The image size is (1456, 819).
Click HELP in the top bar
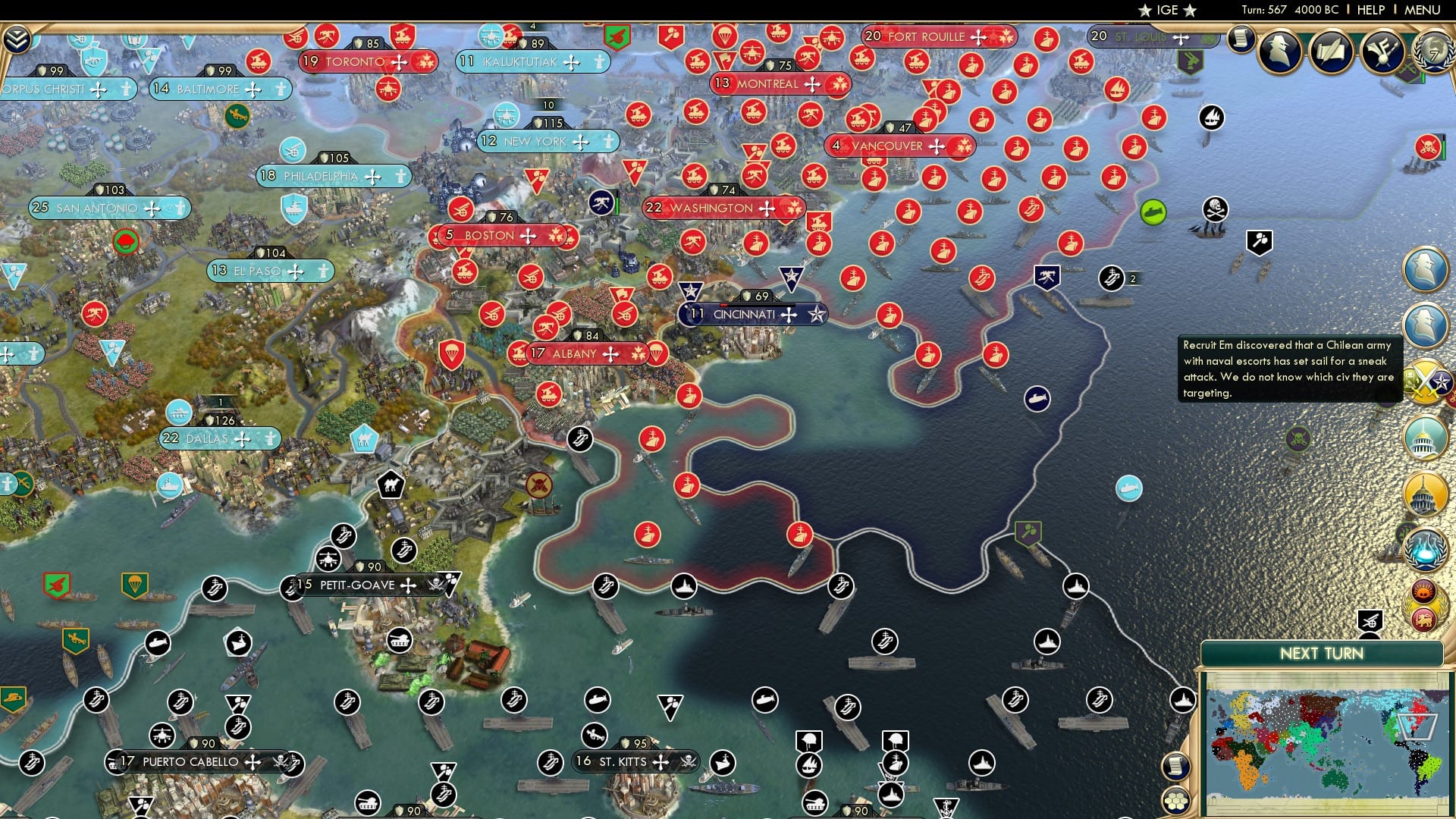coord(1370,10)
